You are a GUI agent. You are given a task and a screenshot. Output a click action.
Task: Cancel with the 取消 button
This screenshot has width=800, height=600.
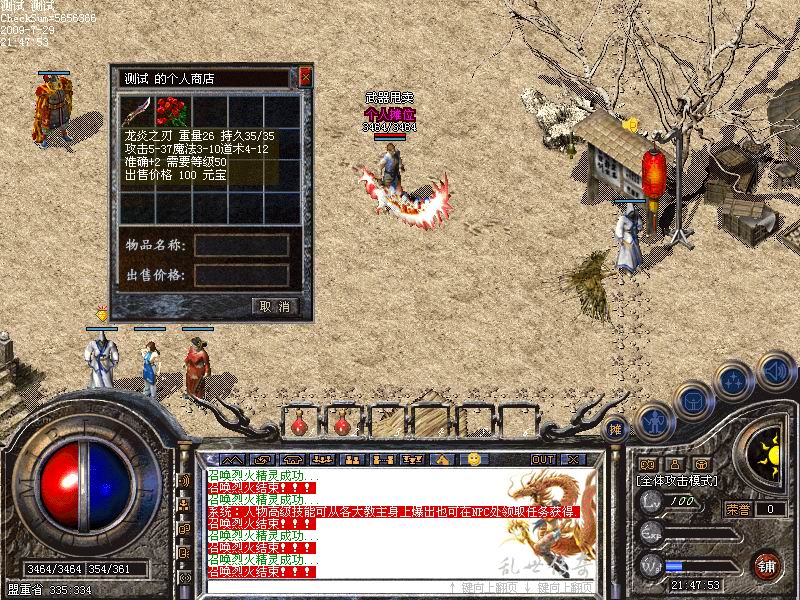[275, 307]
